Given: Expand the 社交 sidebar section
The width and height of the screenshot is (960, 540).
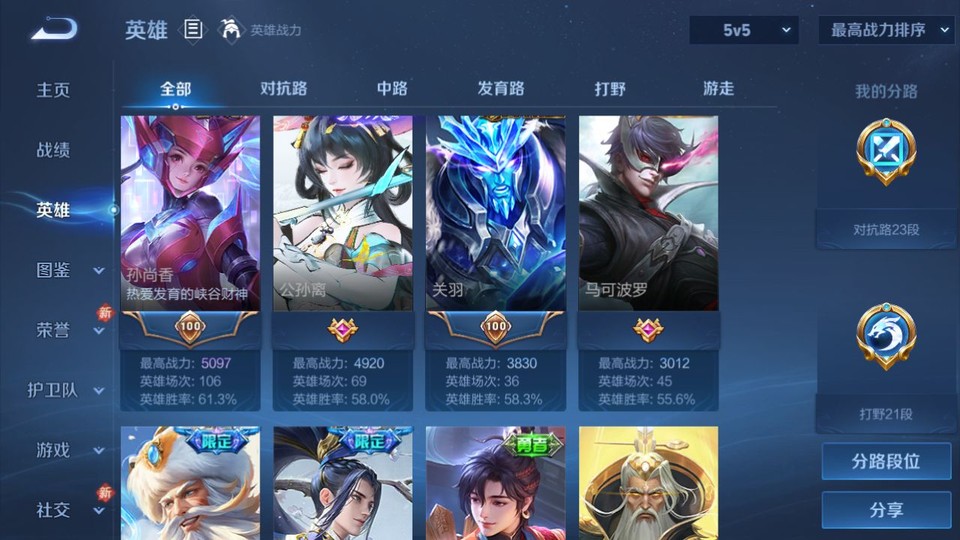Looking at the screenshot, I should (x=98, y=511).
